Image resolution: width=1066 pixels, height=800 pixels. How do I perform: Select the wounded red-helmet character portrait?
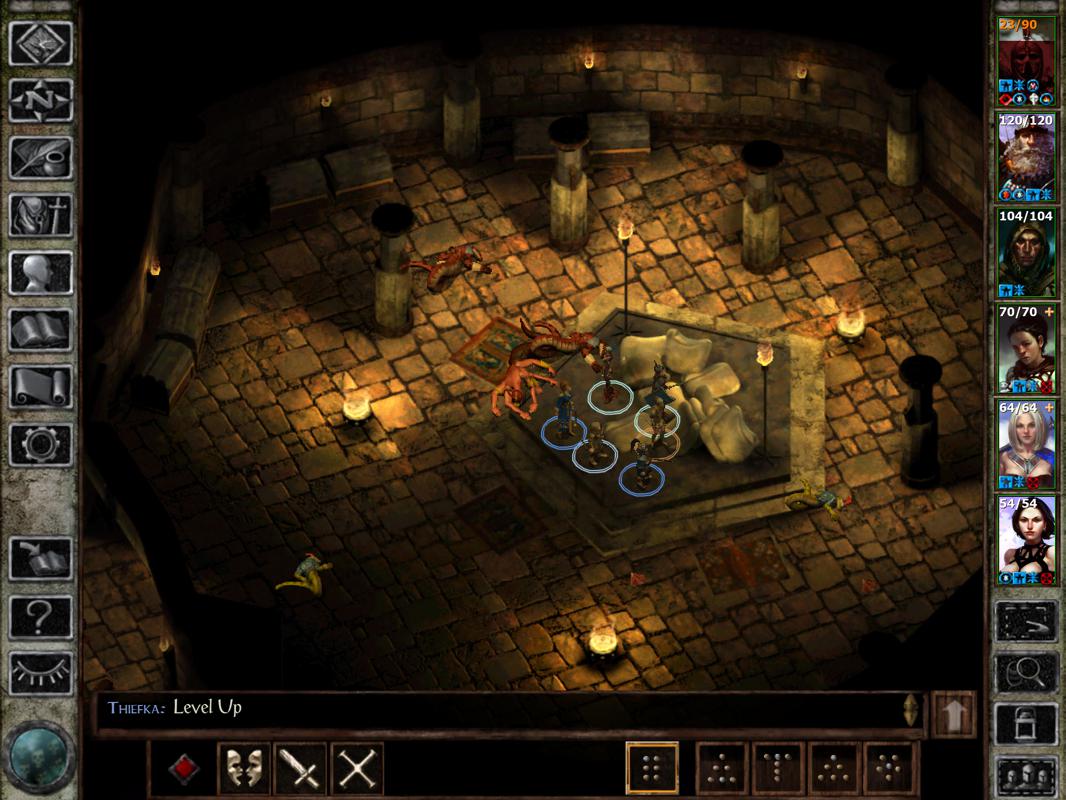coord(1028,58)
